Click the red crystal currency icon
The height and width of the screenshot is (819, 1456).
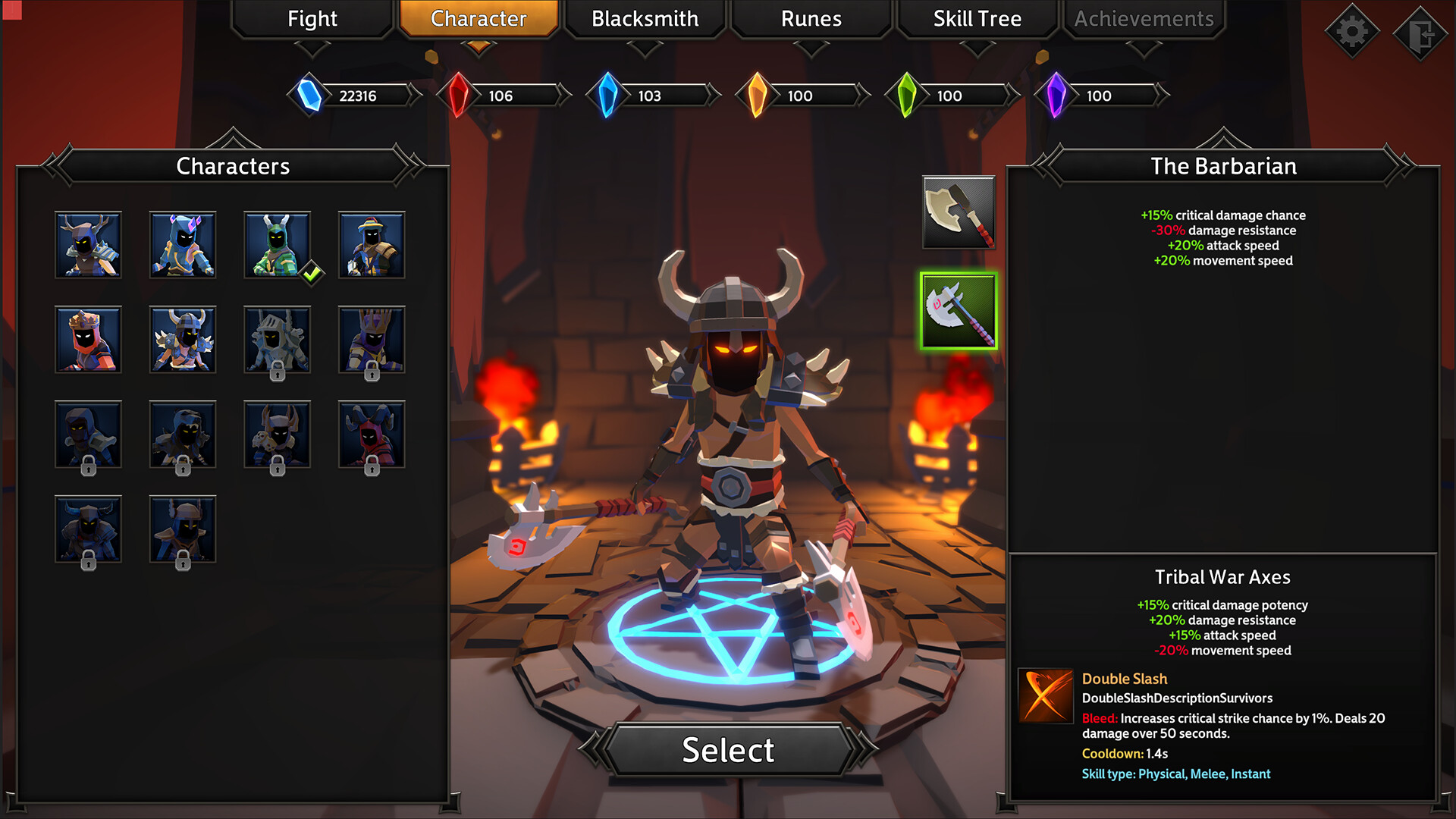coord(460,96)
